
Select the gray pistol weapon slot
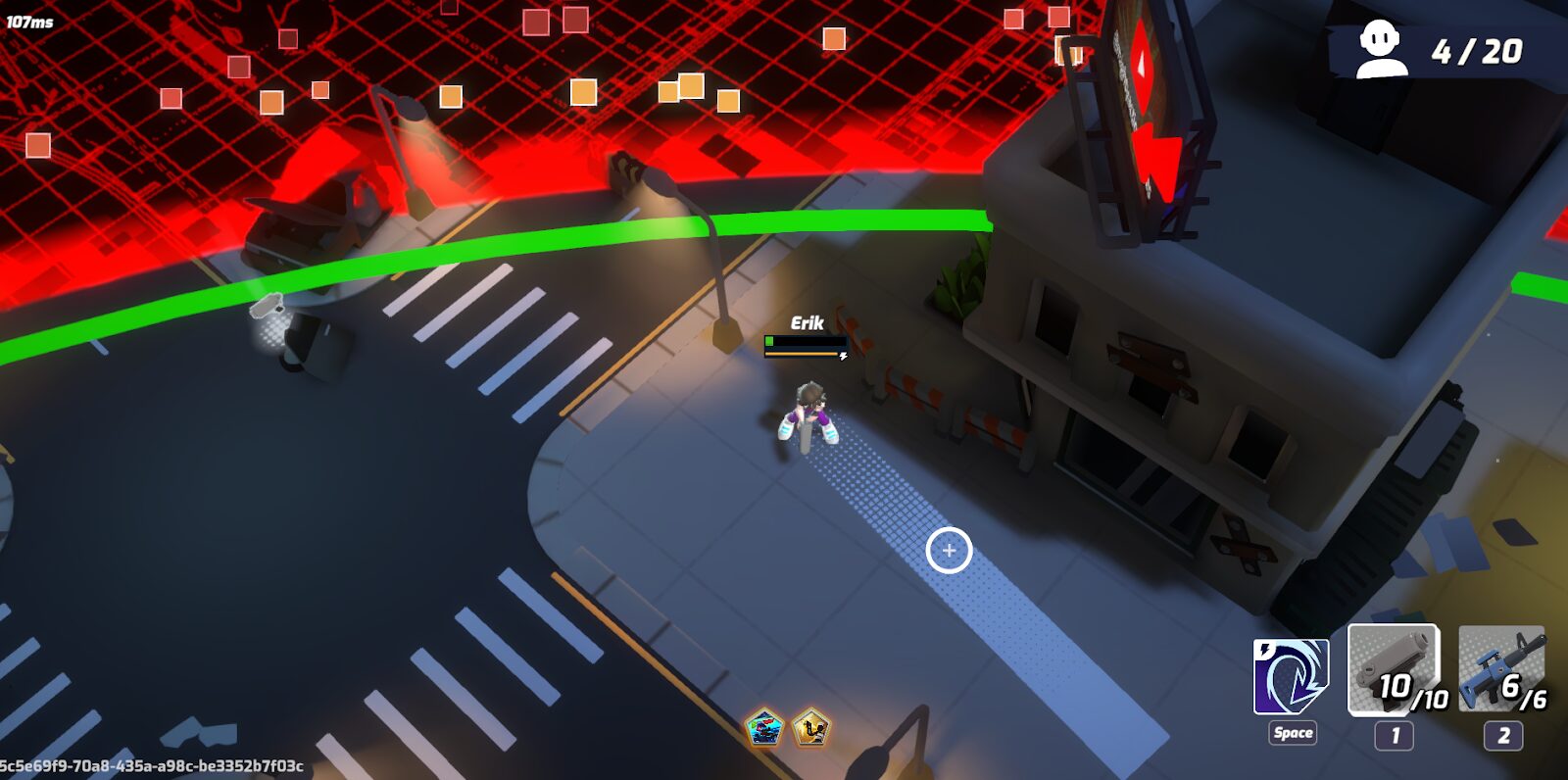(1394, 670)
